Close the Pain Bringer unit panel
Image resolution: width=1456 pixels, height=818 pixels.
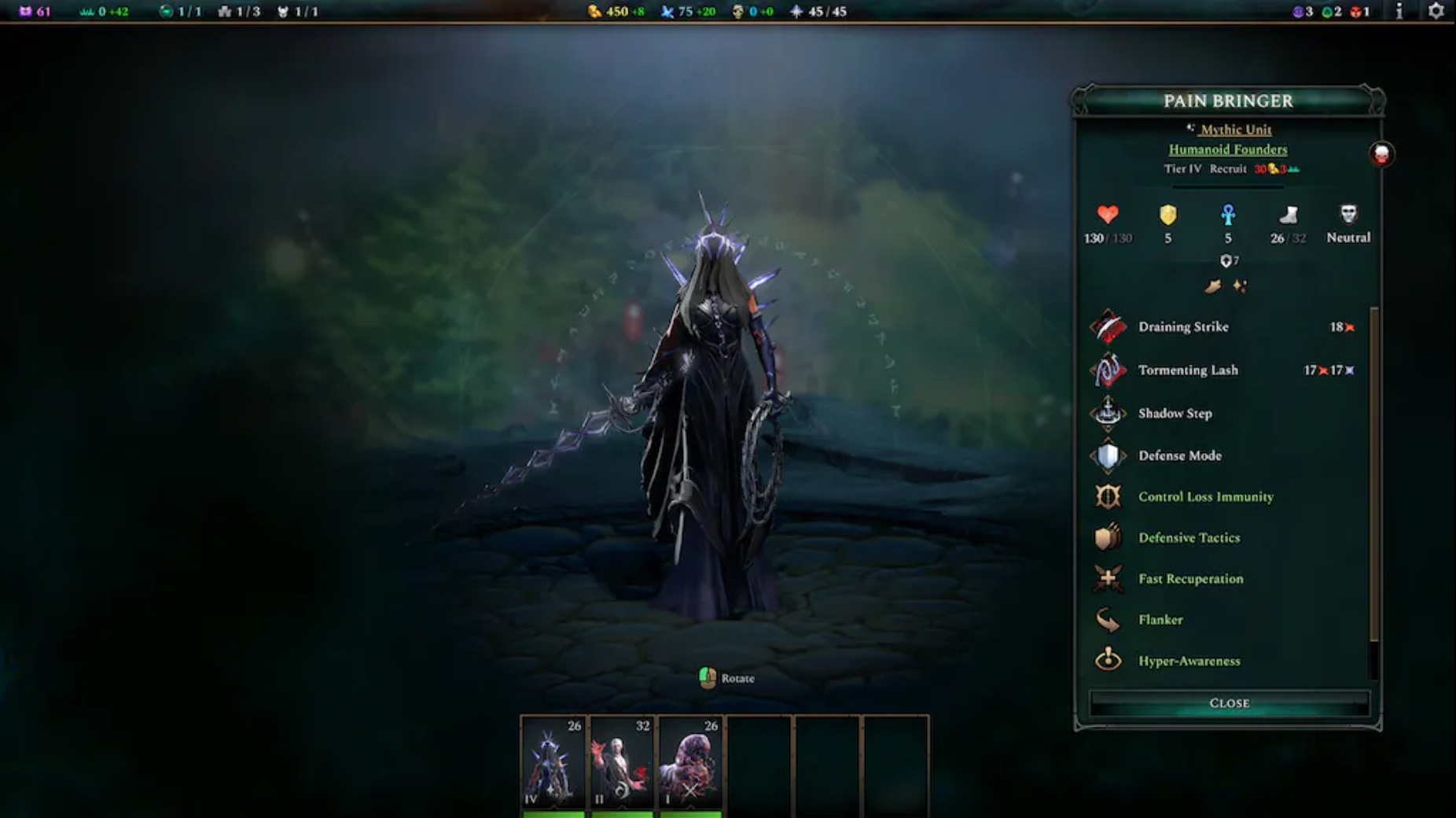(1229, 703)
